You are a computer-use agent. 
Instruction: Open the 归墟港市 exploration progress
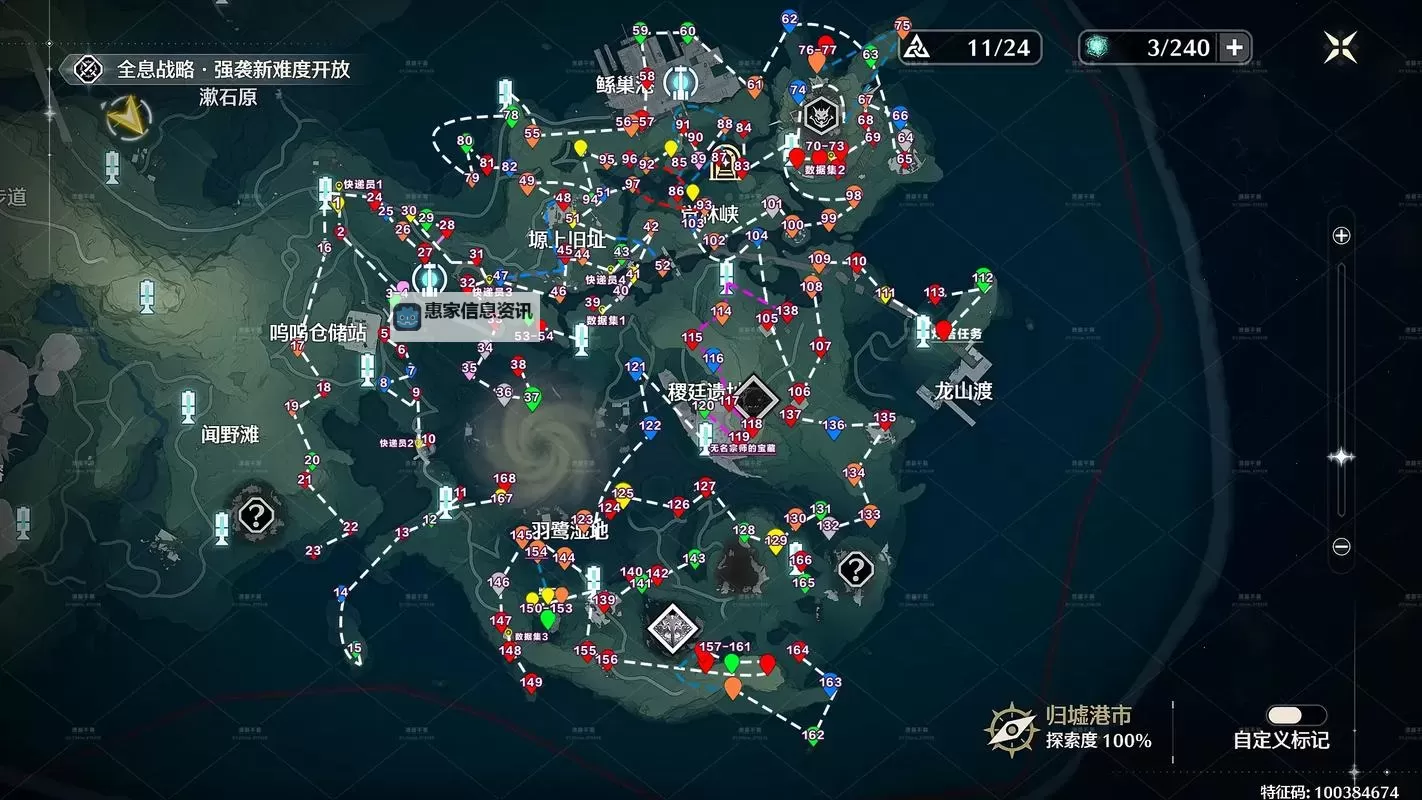point(1070,728)
